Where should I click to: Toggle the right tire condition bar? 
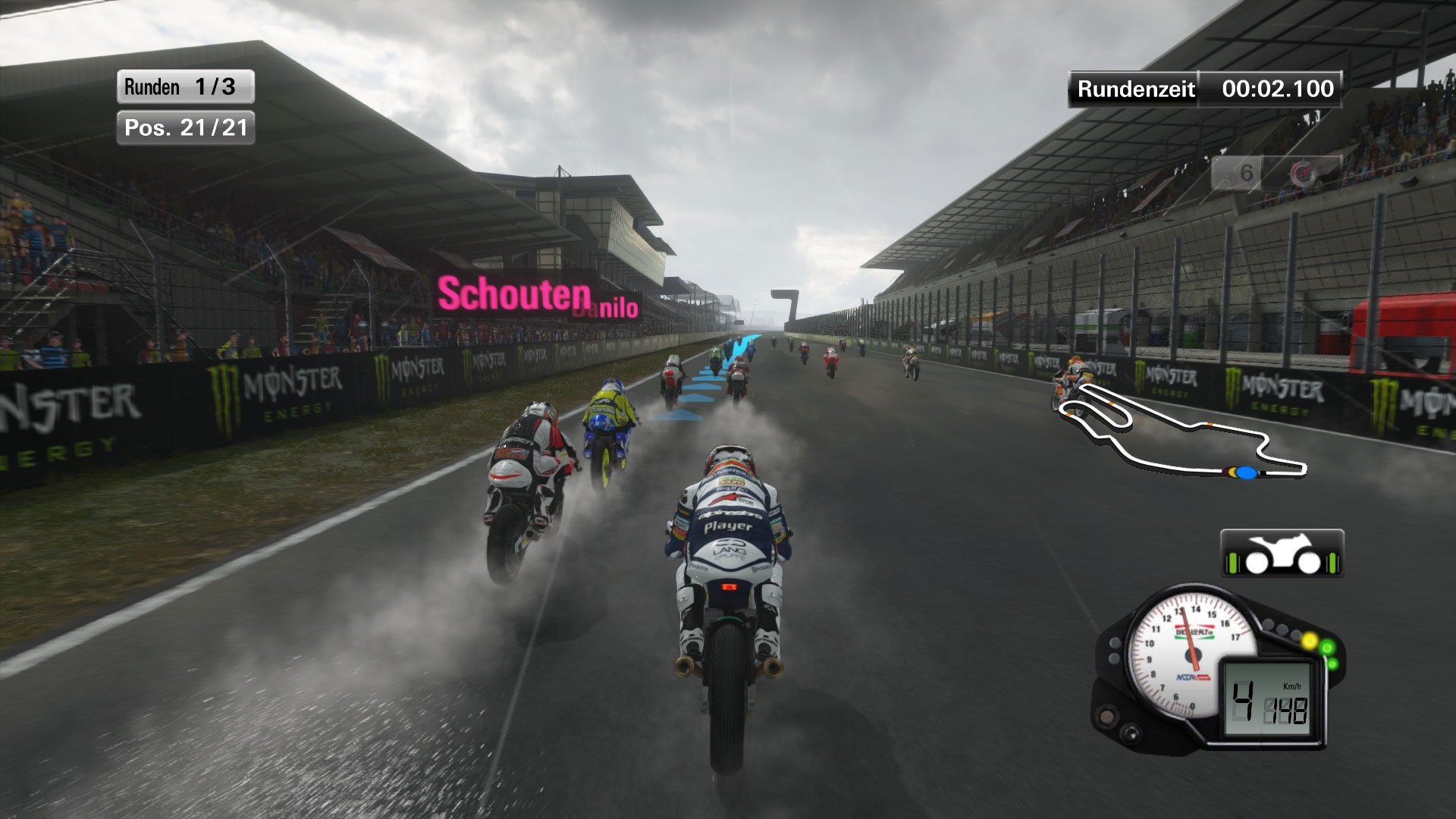click(1332, 563)
